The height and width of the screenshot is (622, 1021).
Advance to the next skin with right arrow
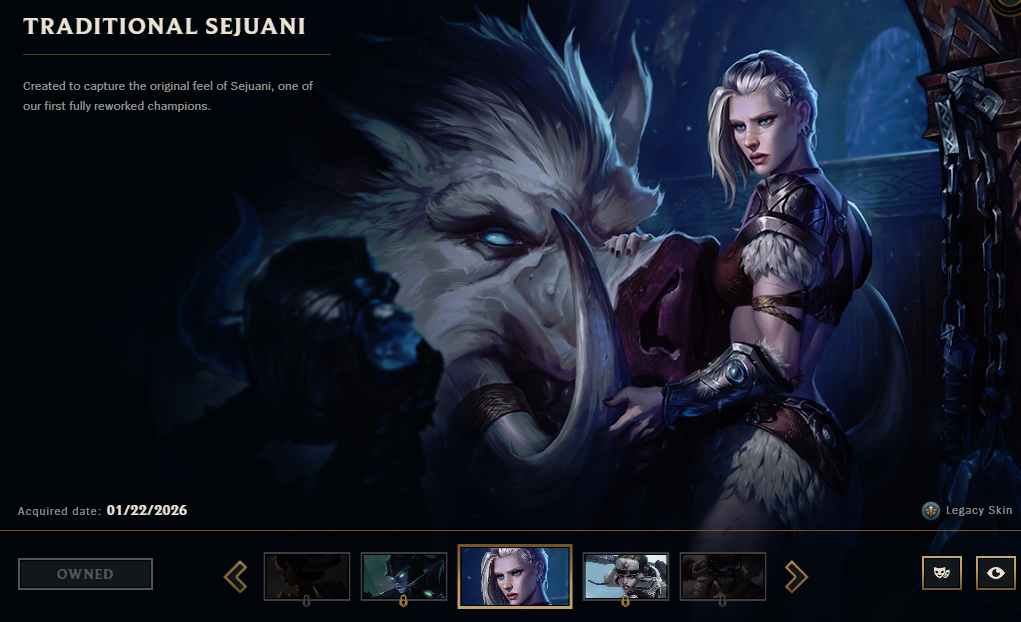point(796,575)
